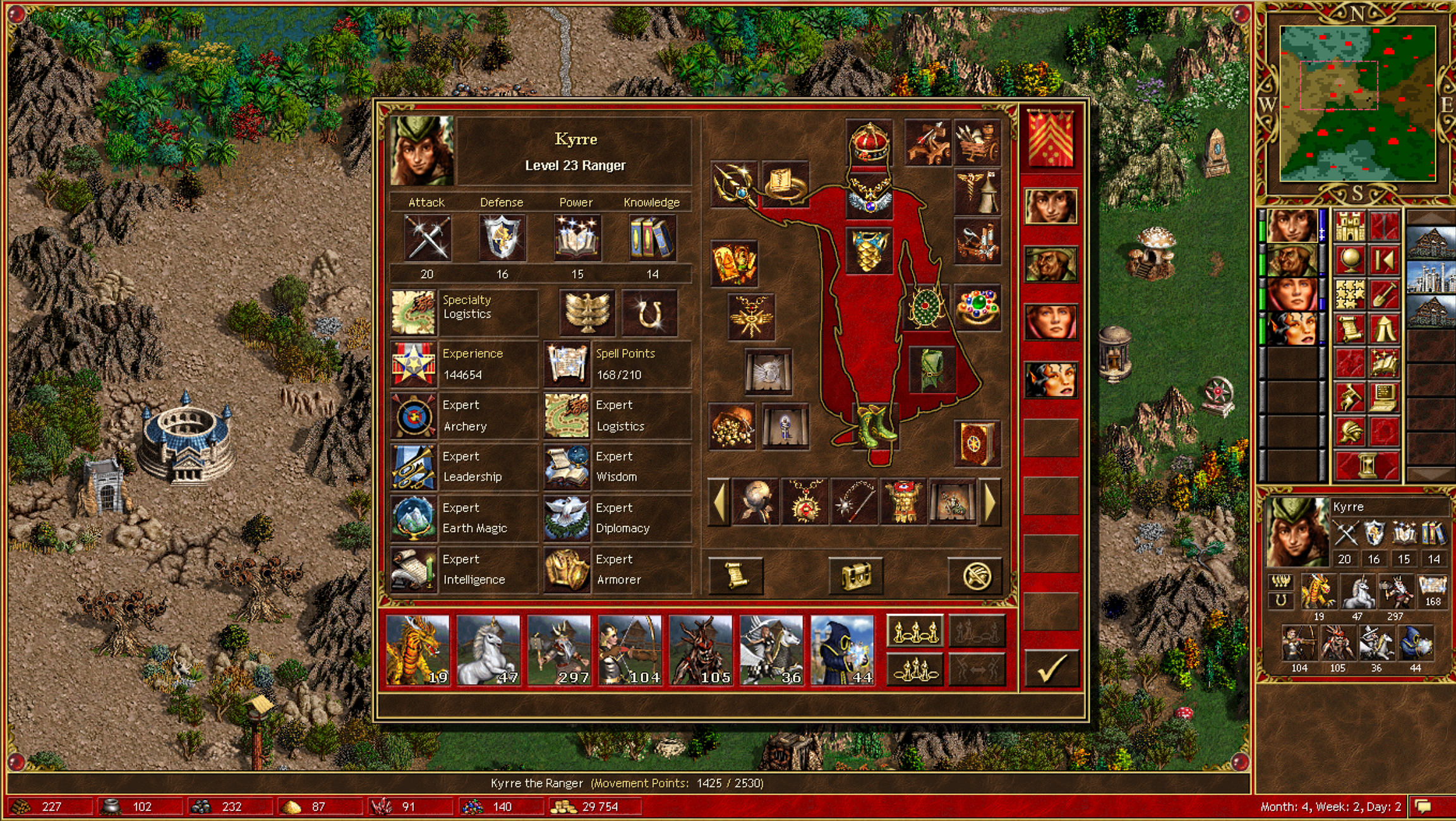The height and width of the screenshot is (821, 1456).
Task: Open the spell book in equipment
Action: pyautogui.click(x=977, y=443)
